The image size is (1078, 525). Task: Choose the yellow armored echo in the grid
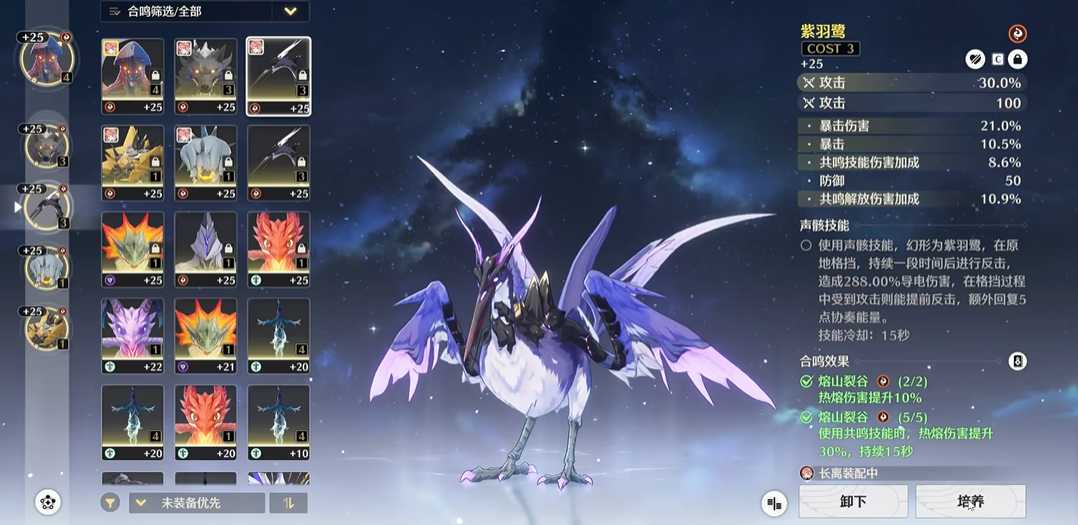133,161
